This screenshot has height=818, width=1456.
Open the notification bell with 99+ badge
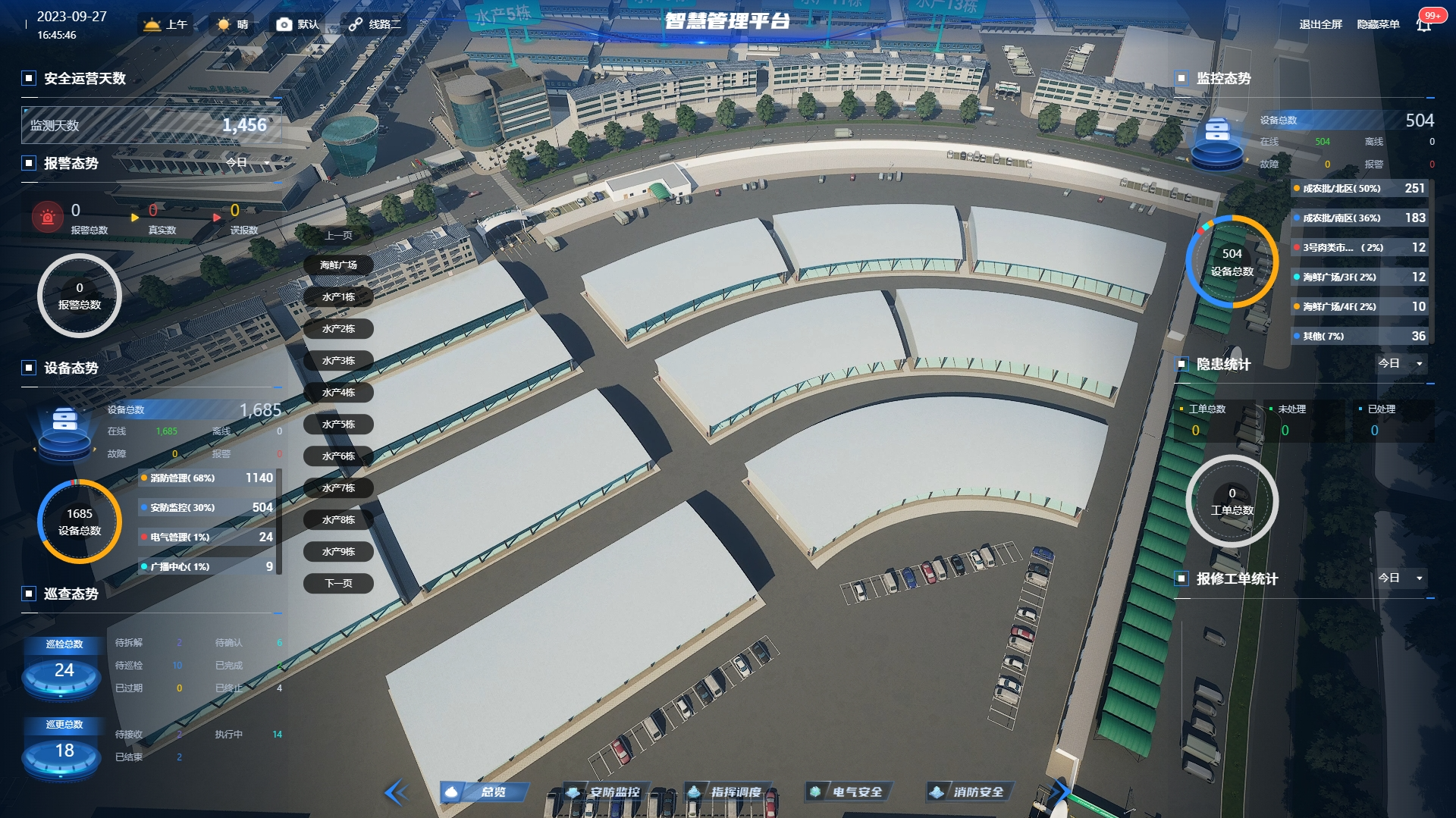(1424, 24)
